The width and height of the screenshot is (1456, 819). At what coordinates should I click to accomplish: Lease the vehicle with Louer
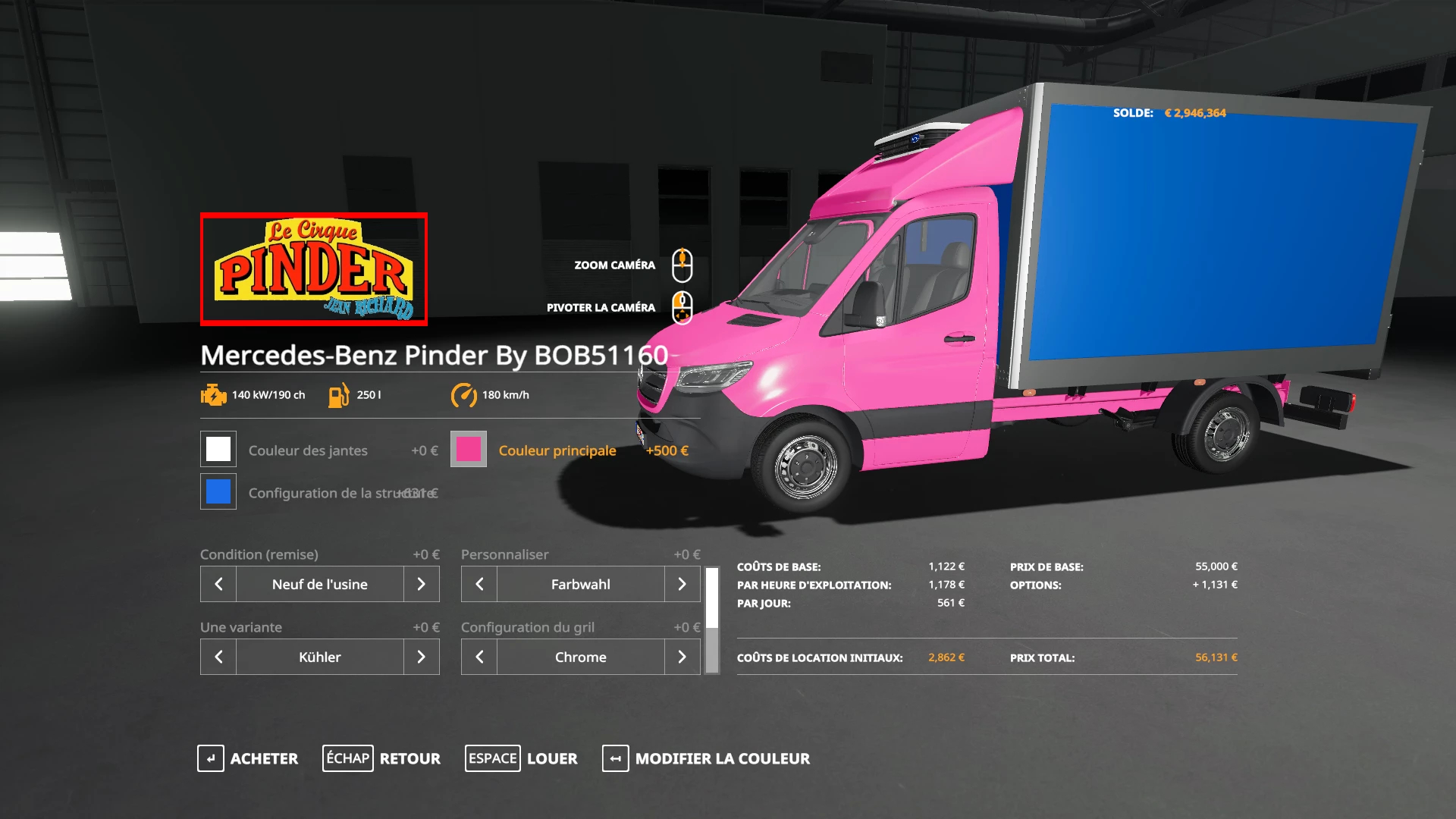pyautogui.click(x=521, y=758)
